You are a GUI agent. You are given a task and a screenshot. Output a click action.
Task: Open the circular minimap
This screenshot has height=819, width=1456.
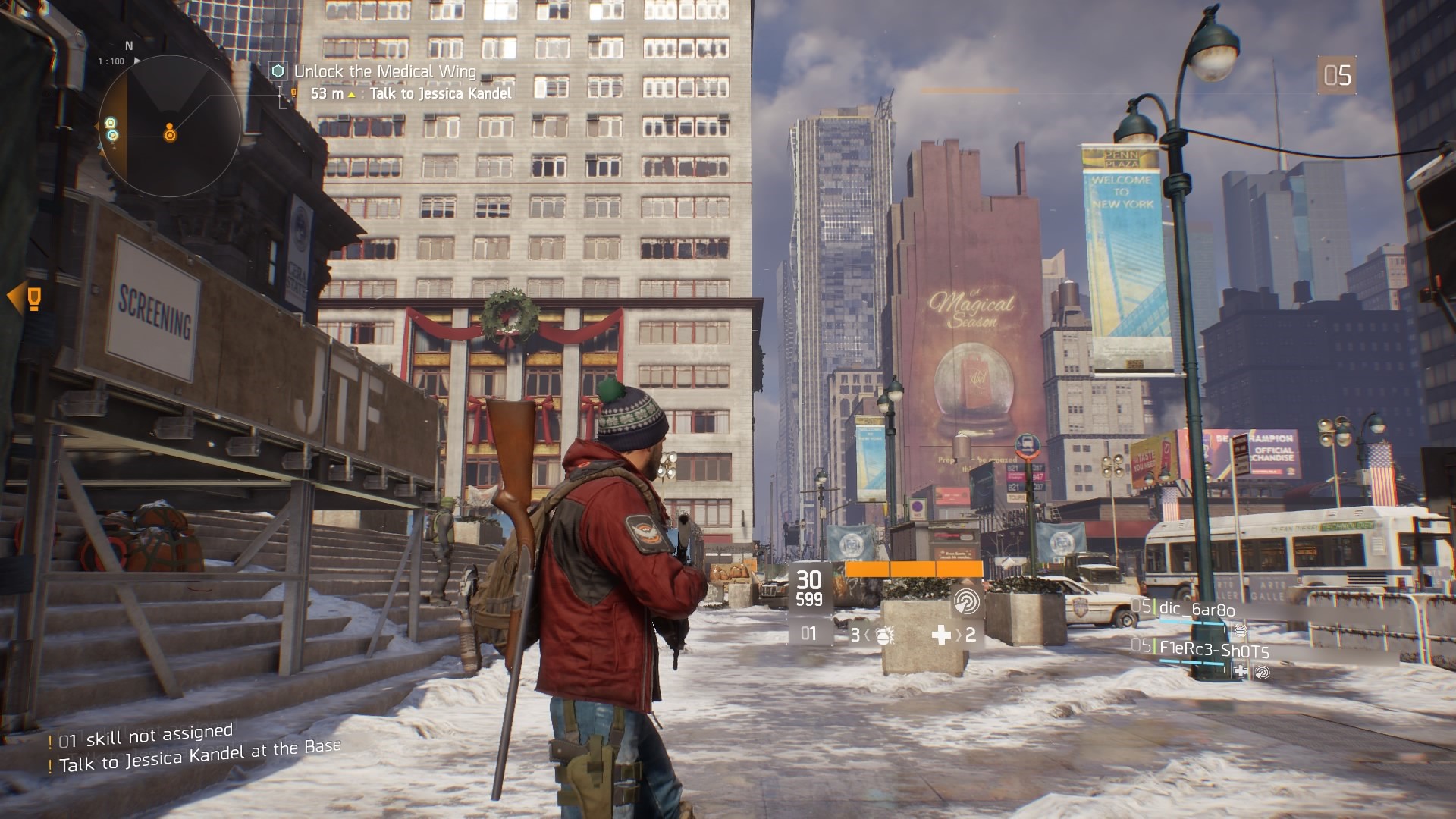pyautogui.click(x=170, y=127)
